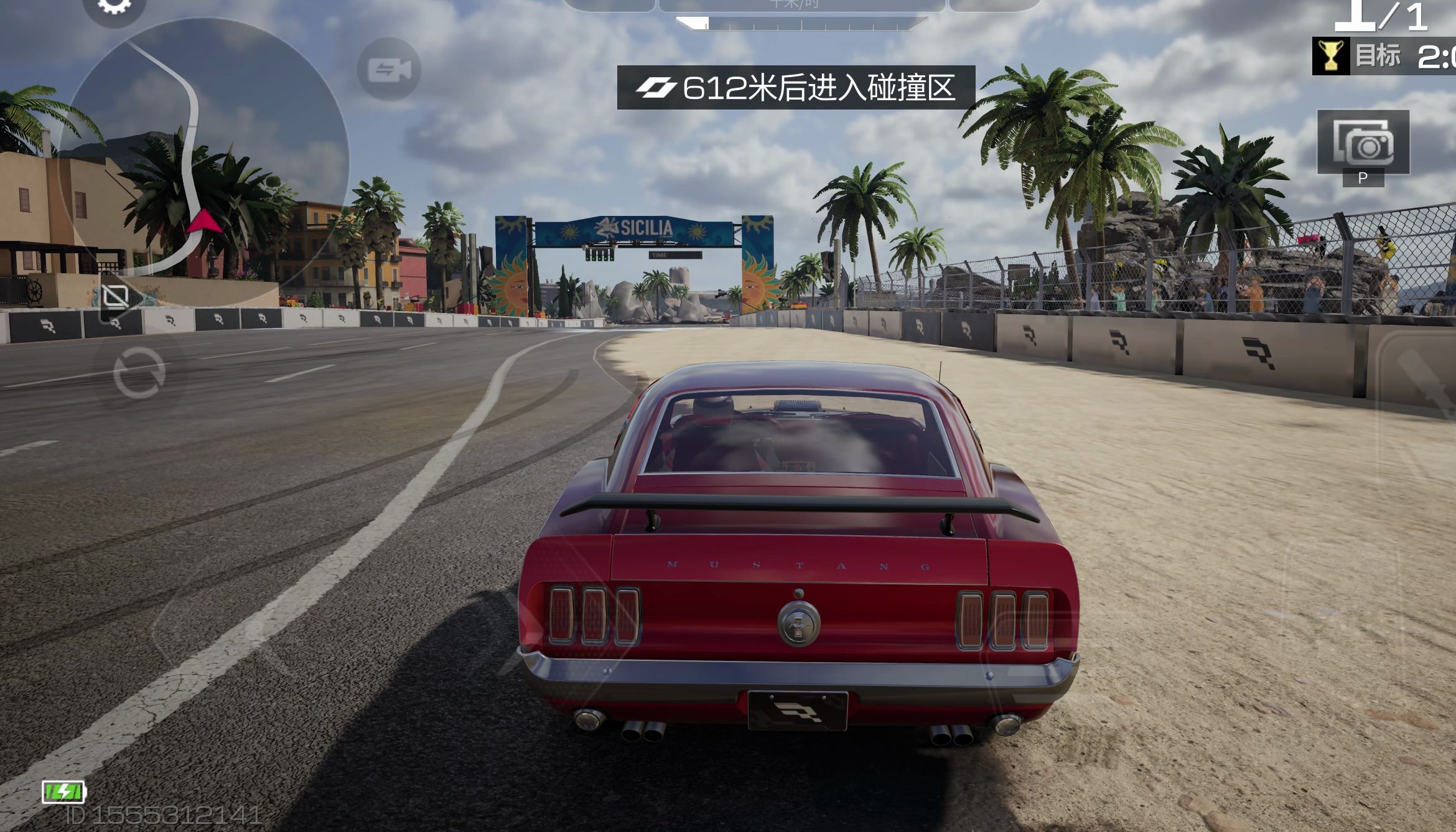Toggle the crossed-out rectangle icon
This screenshot has height=832, width=1456.
116,297
